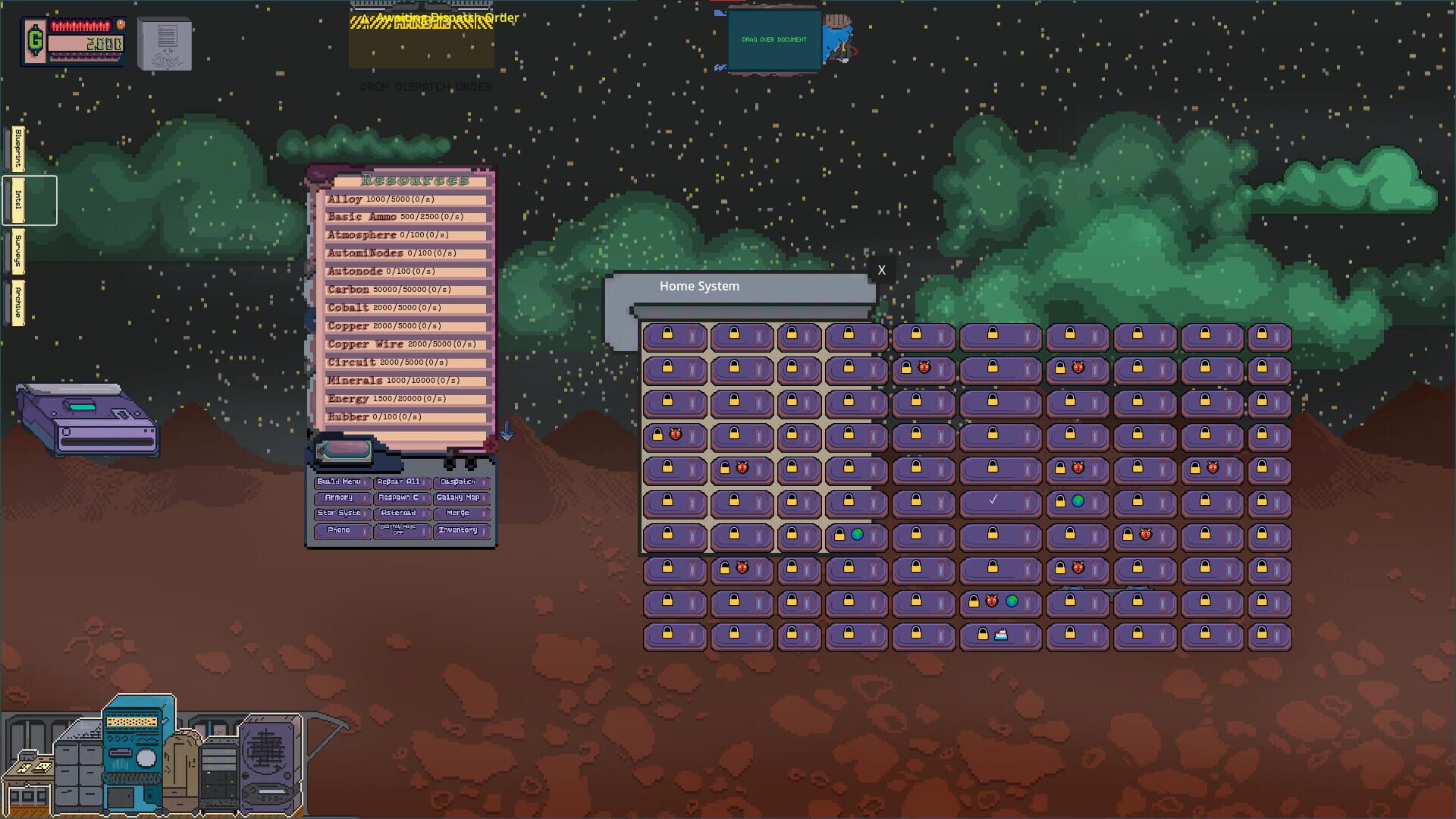Click the checkmarked slot in the Home System grid
1456x819 pixels.
tap(1000, 502)
